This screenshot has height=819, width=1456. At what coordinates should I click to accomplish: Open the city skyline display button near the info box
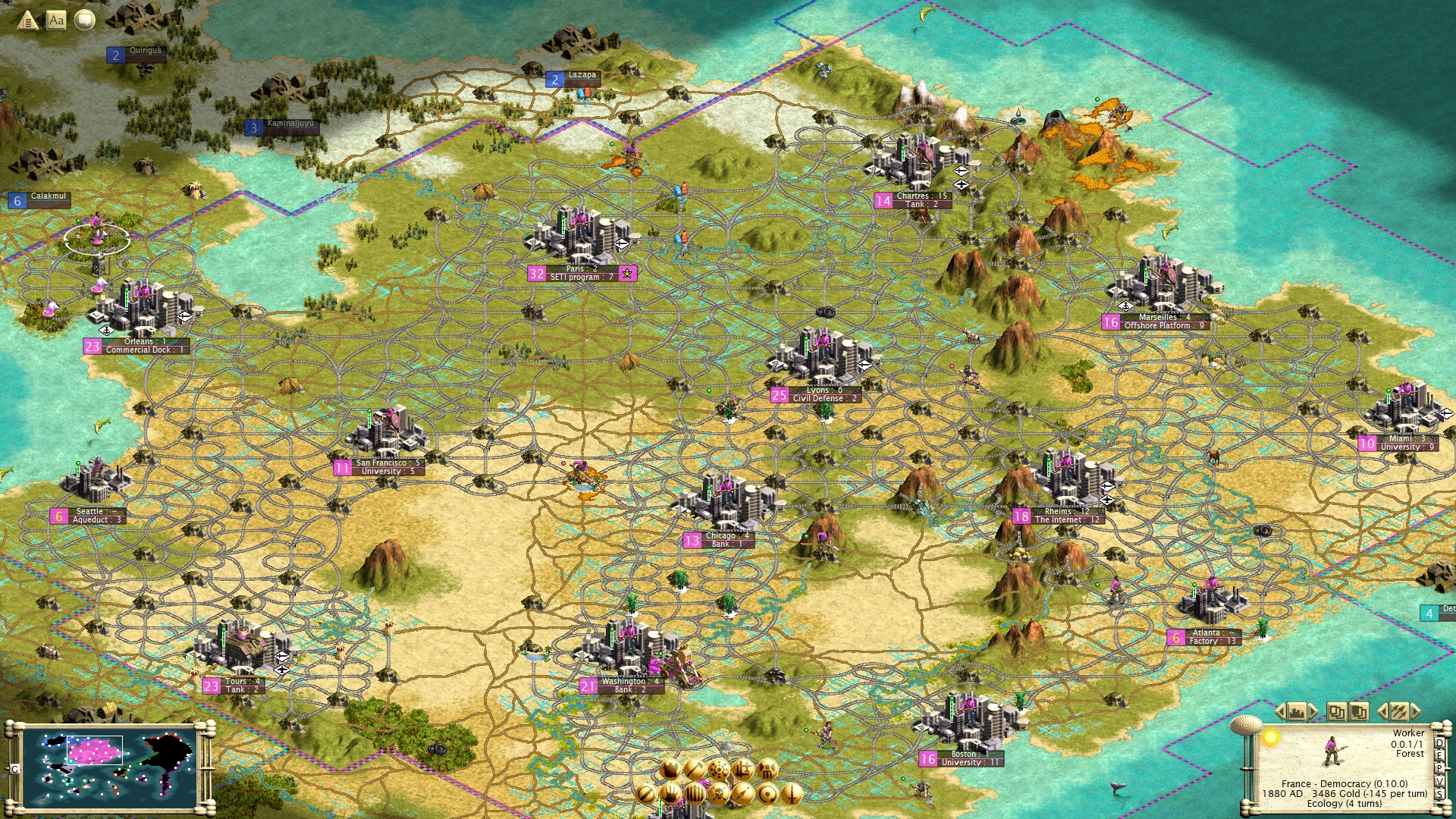click(1296, 711)
